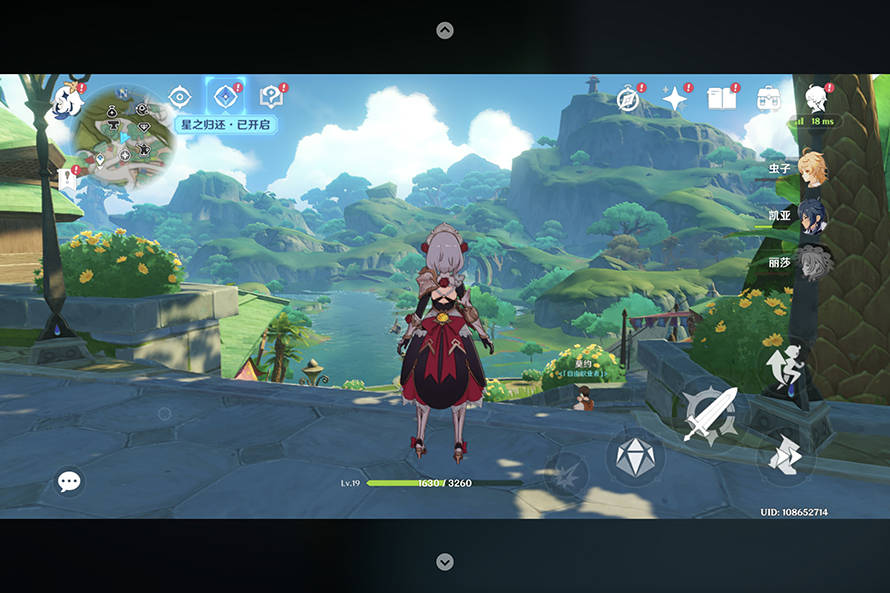890x593 pixels.
Task: Open the chat speech bubble
Action: click(69, 482)
